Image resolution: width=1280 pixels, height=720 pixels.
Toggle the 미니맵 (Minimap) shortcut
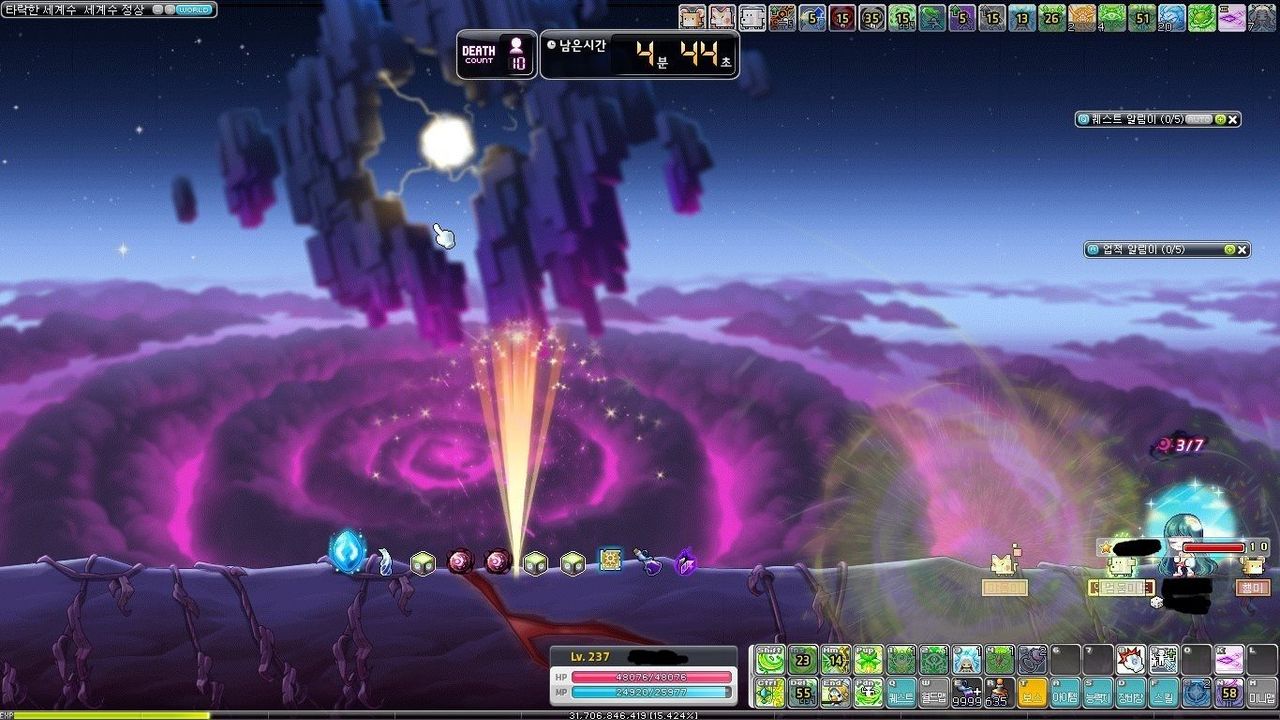[x=1262, y=693]
